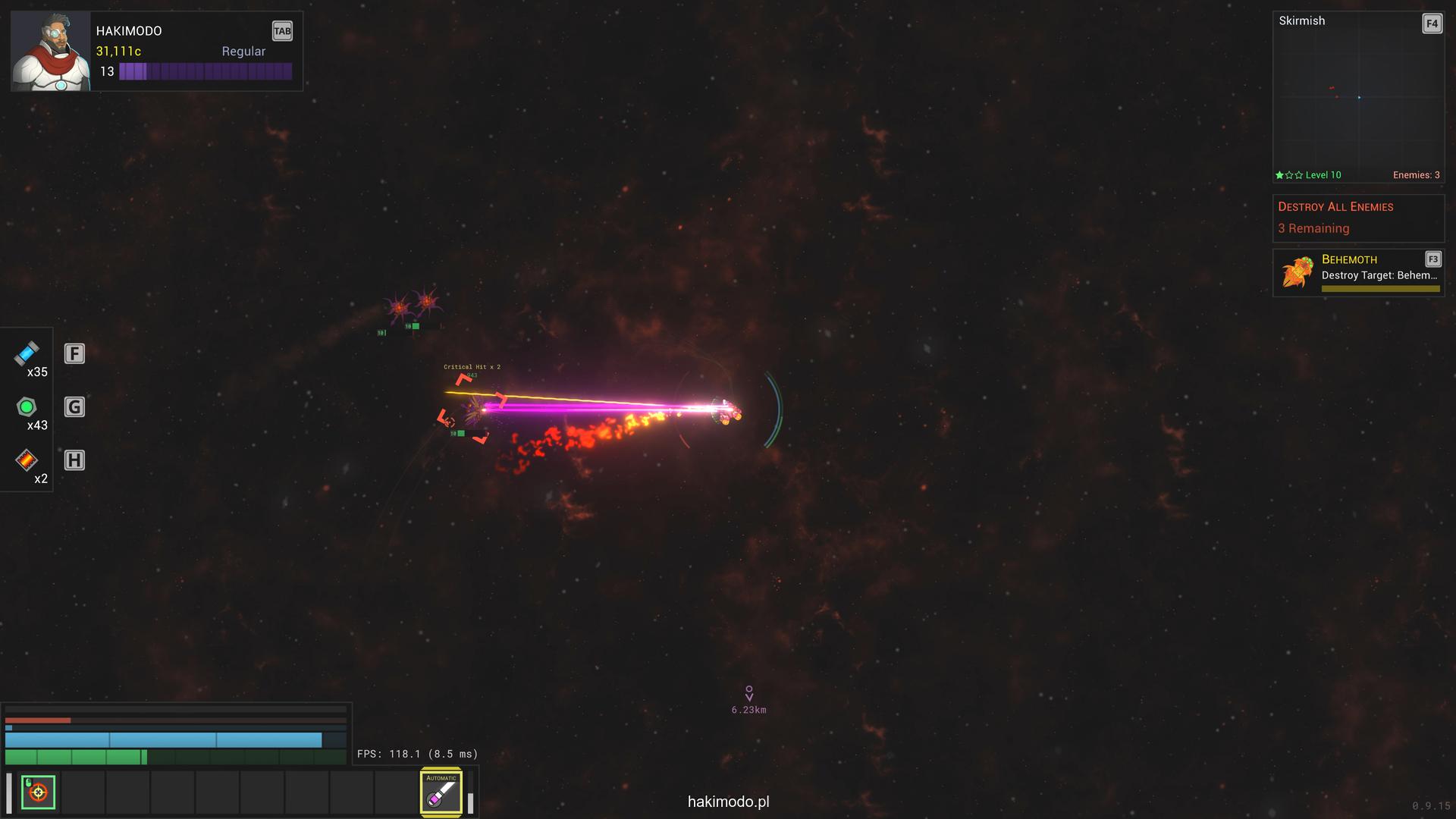The image size is (1456, 819).
Task: Use the blue canister consumable
Action: click(x=27, y=353)
